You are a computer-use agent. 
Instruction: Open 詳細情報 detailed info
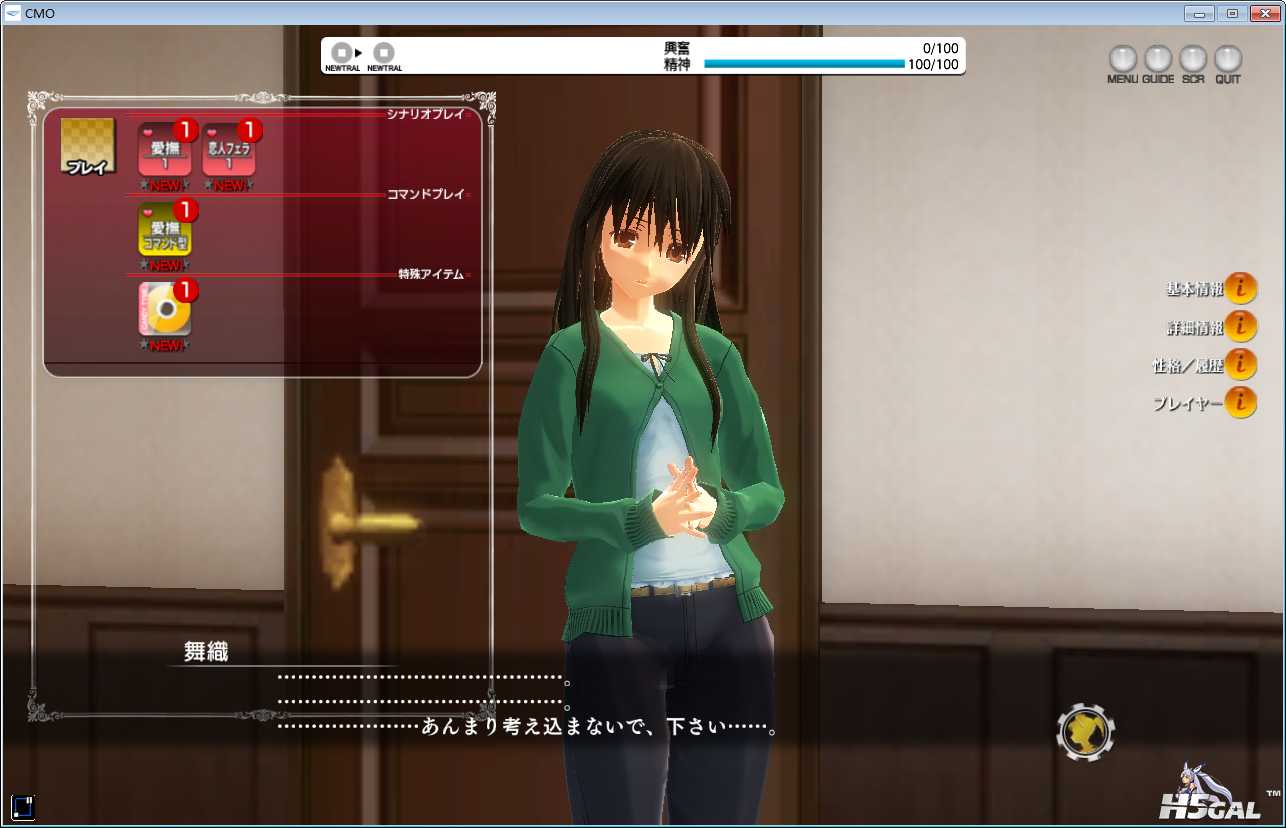[x=1240, y=326]
